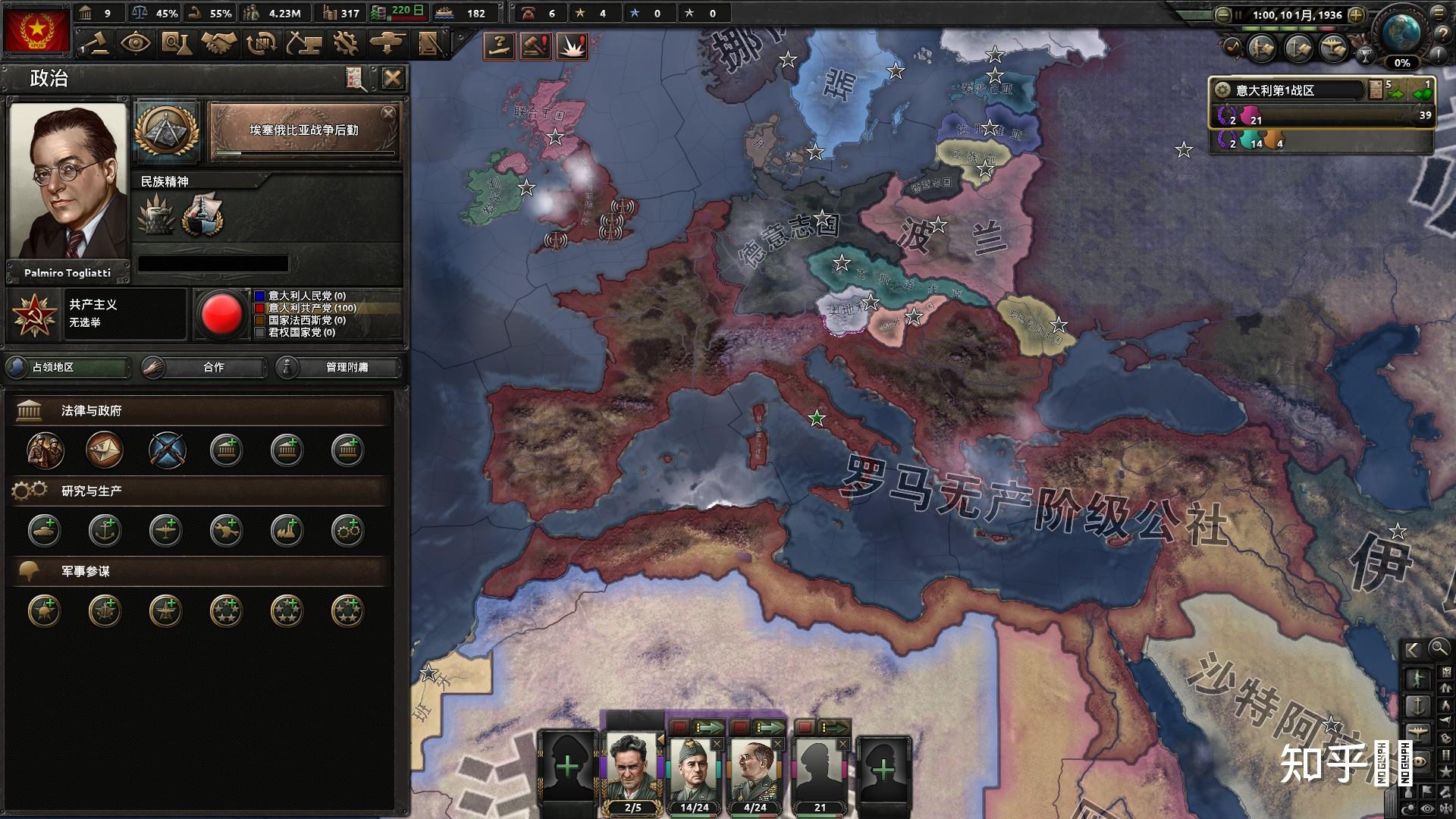Increase game speed with plus button
The image size is (1456, 819).
pyautogui.click(x=1357, y=14)
